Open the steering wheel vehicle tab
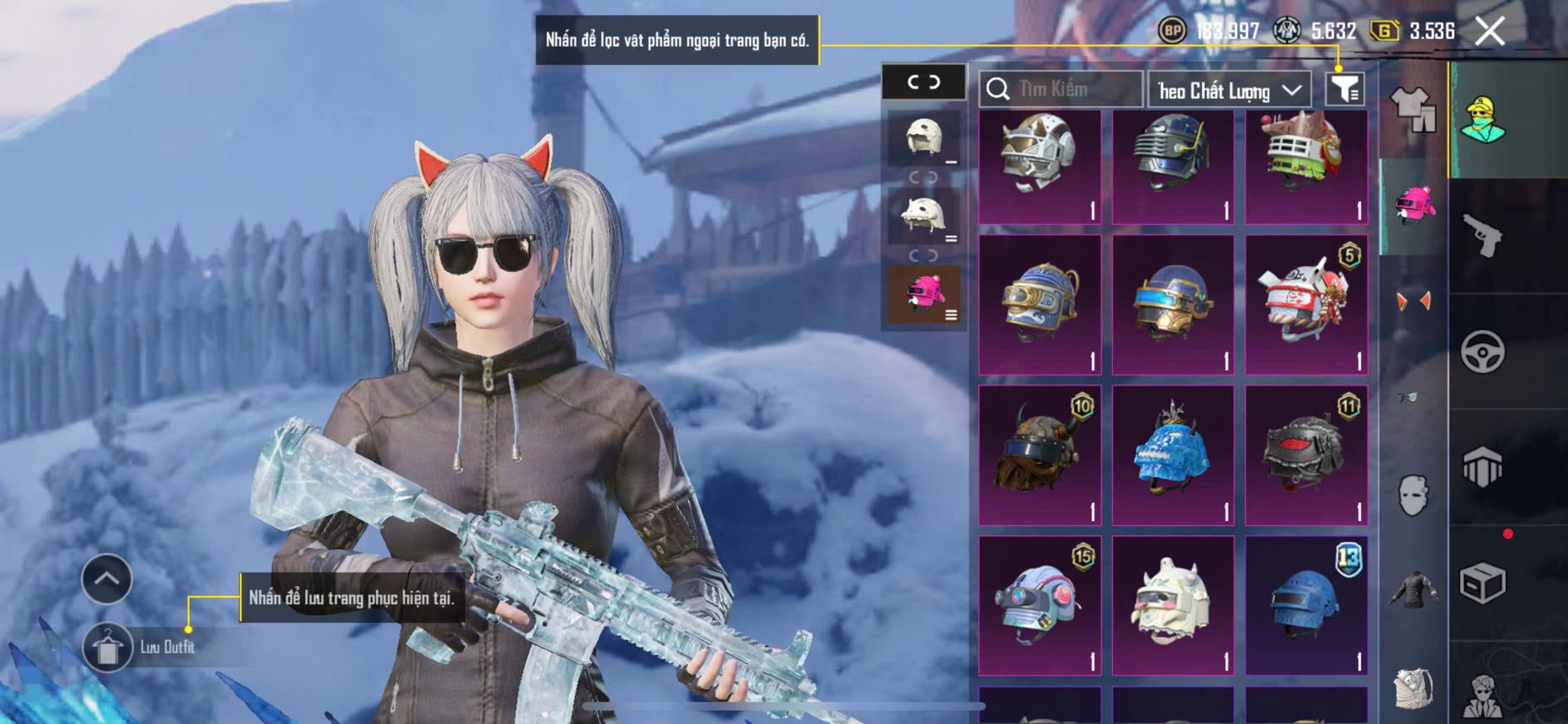Image resolution: width=1568 pixels, height=724 pixels. (1482, 352)
